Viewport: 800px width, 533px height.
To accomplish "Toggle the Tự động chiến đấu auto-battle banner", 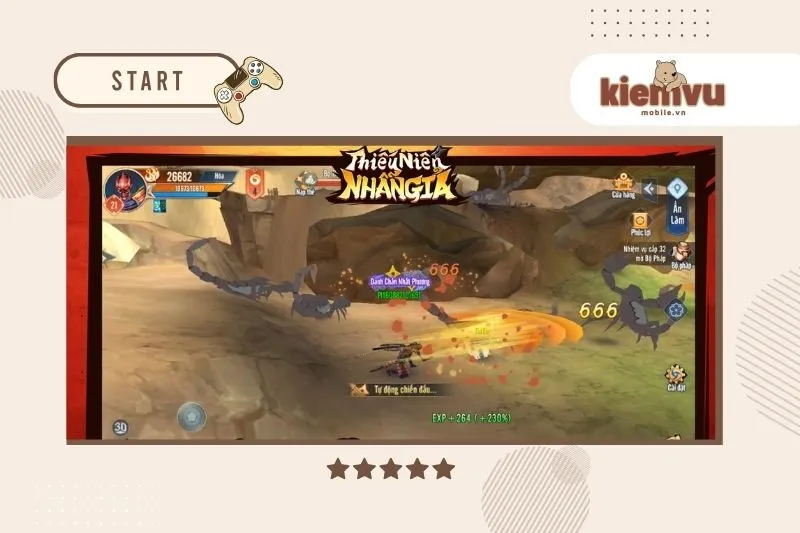I will pos(400,389).
